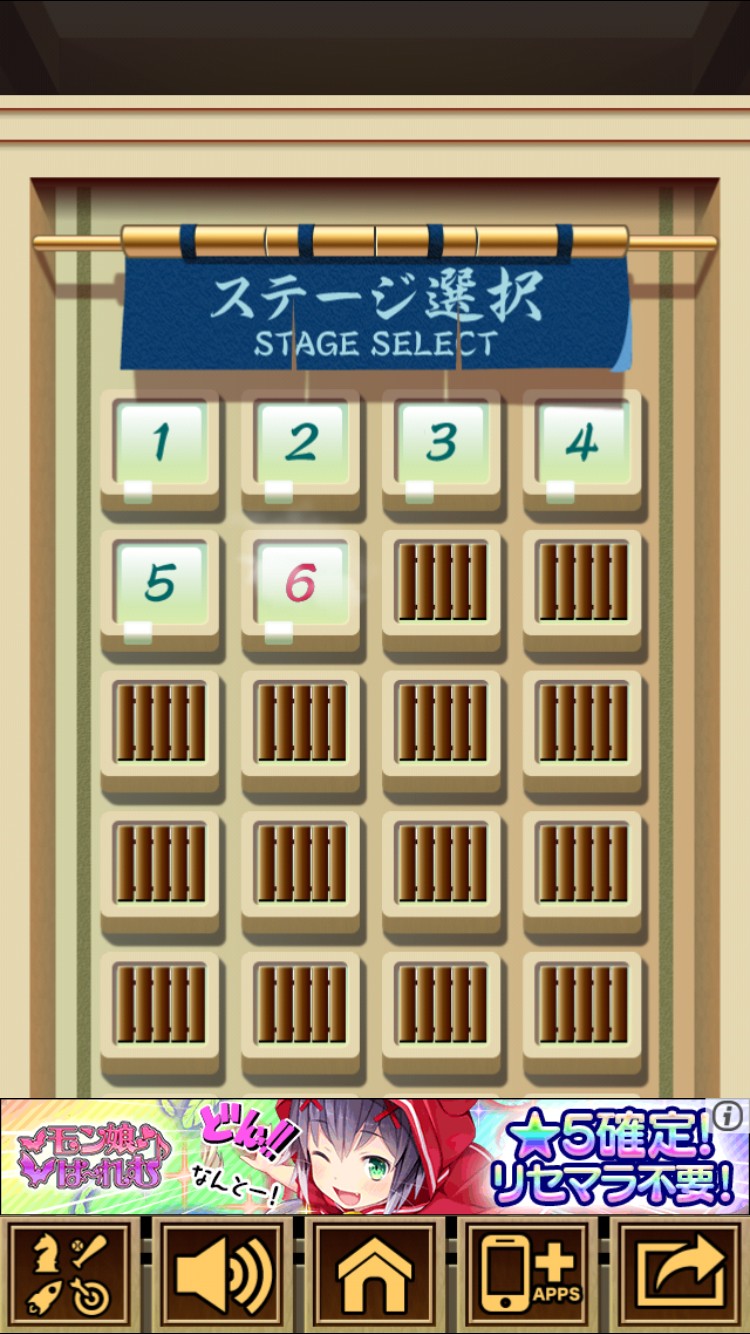The width and height of the screenshot is (750, 1334).
Task: Start stage 4
Action: click(583, 446)
